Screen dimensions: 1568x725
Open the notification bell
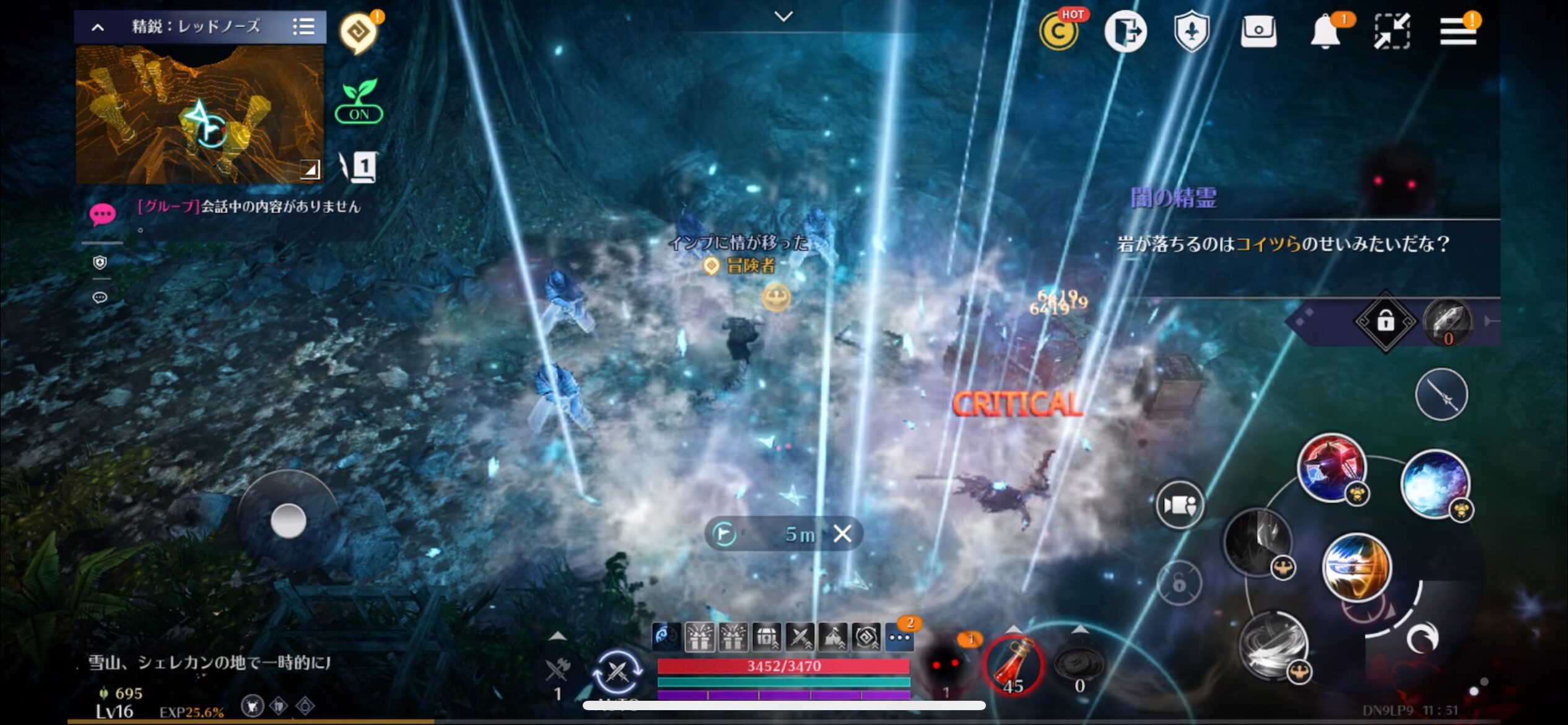[x=1325, y=31]
